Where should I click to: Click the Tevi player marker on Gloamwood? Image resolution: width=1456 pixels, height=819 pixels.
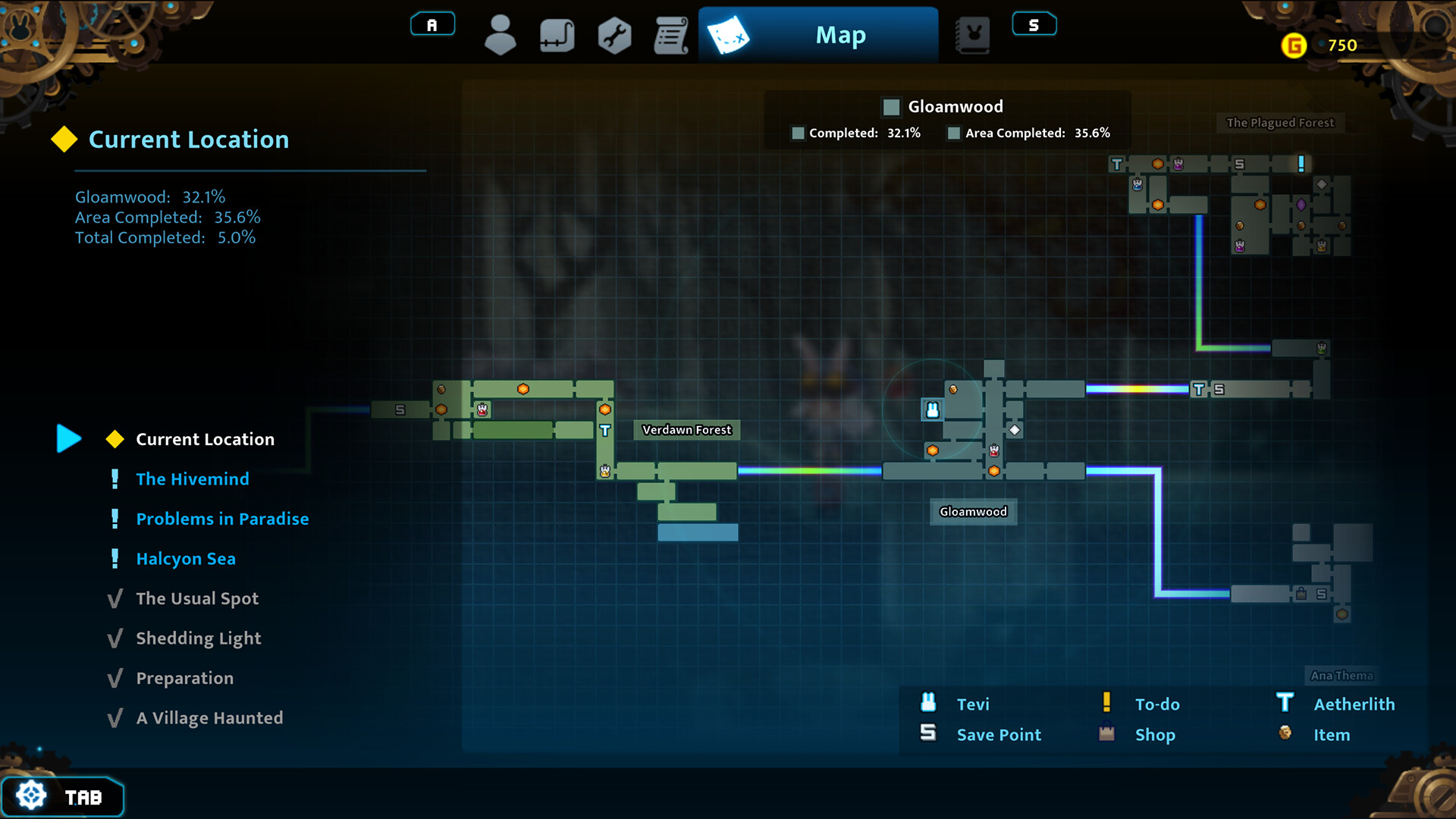point(931,409)
